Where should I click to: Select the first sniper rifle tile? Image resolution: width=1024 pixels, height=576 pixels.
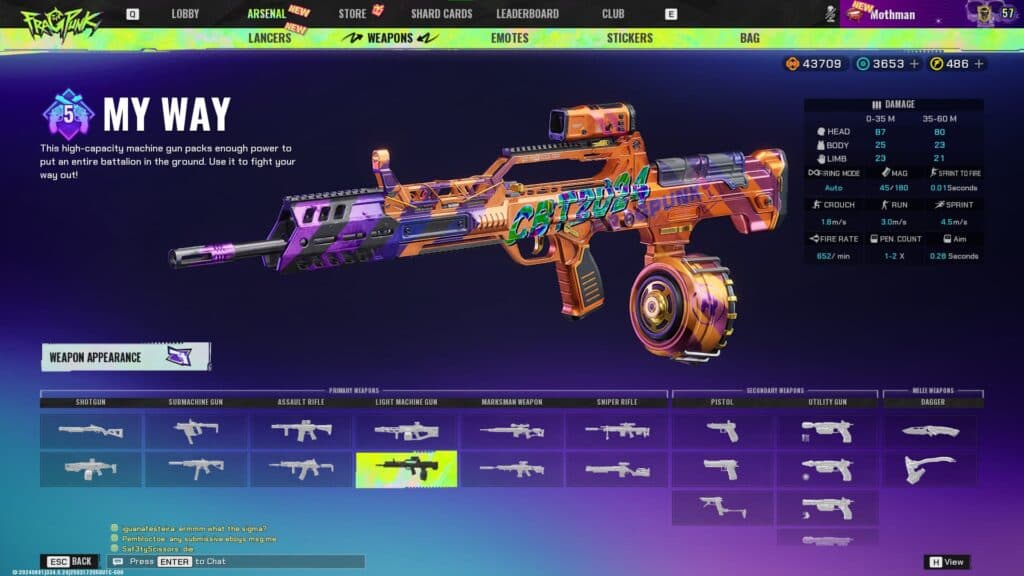click(617, 431)
